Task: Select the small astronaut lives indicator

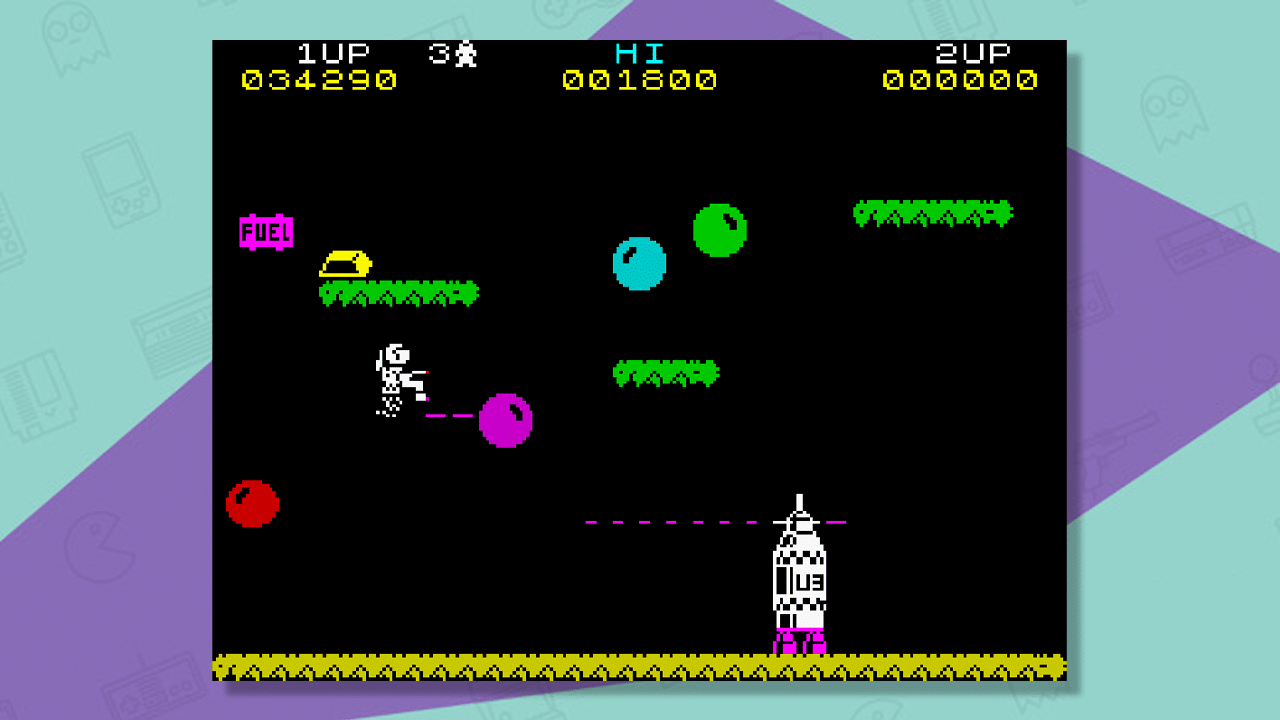Action: [466, 55]
